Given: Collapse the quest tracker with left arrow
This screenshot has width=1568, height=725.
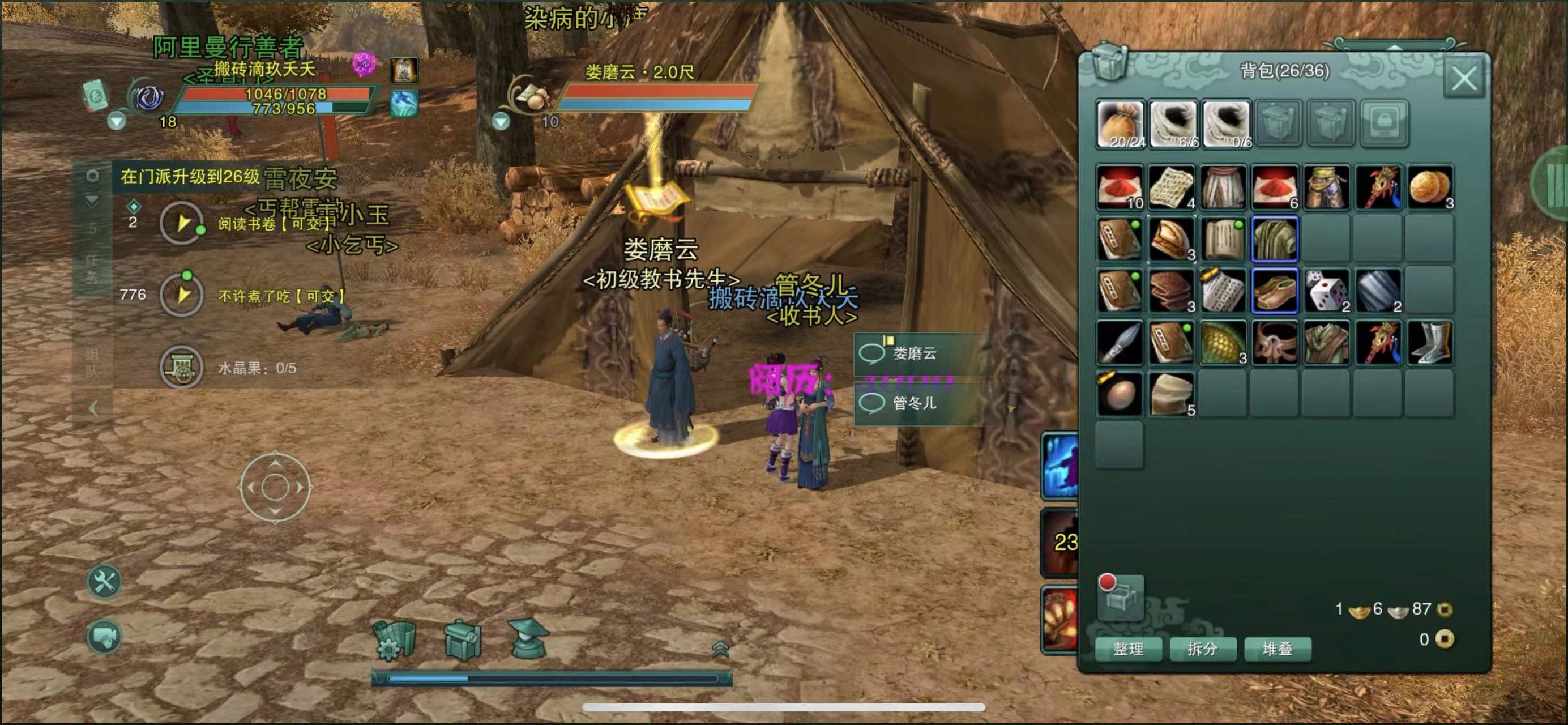Looking at the screenshot, I should pos(92,408).
